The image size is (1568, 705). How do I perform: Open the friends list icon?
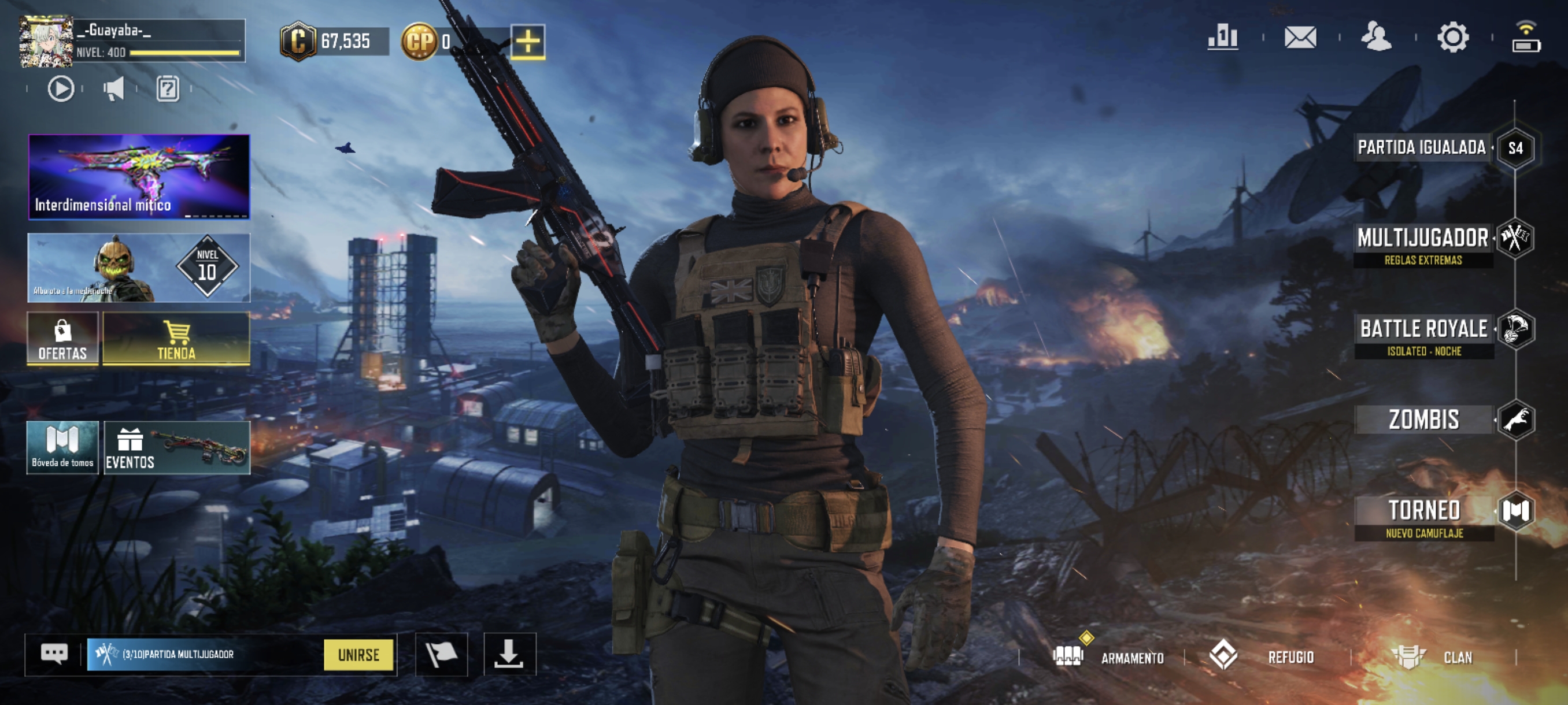pos(1375,38)
